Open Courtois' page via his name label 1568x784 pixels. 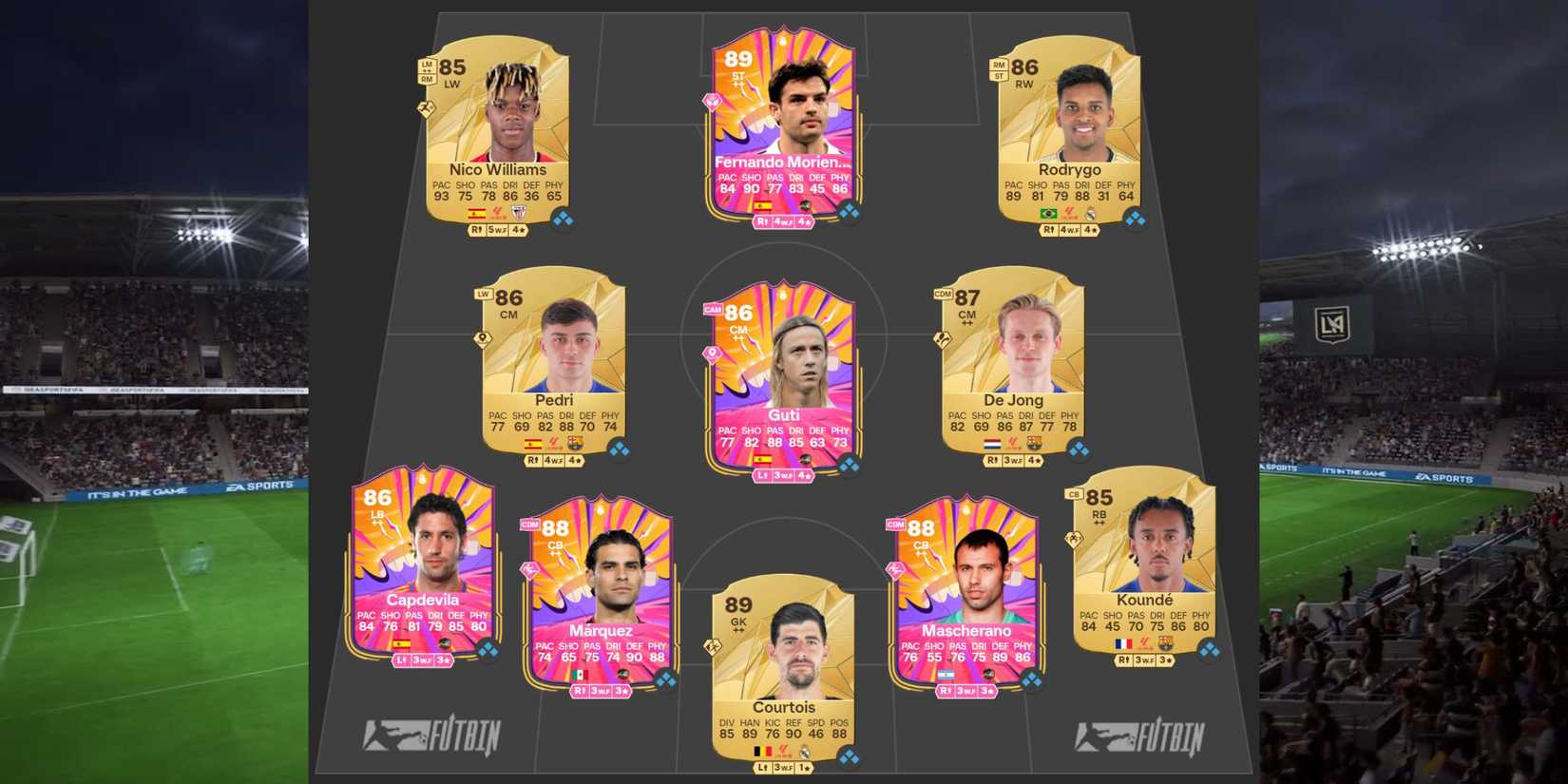pyautogui.click(x=785, y=707)
